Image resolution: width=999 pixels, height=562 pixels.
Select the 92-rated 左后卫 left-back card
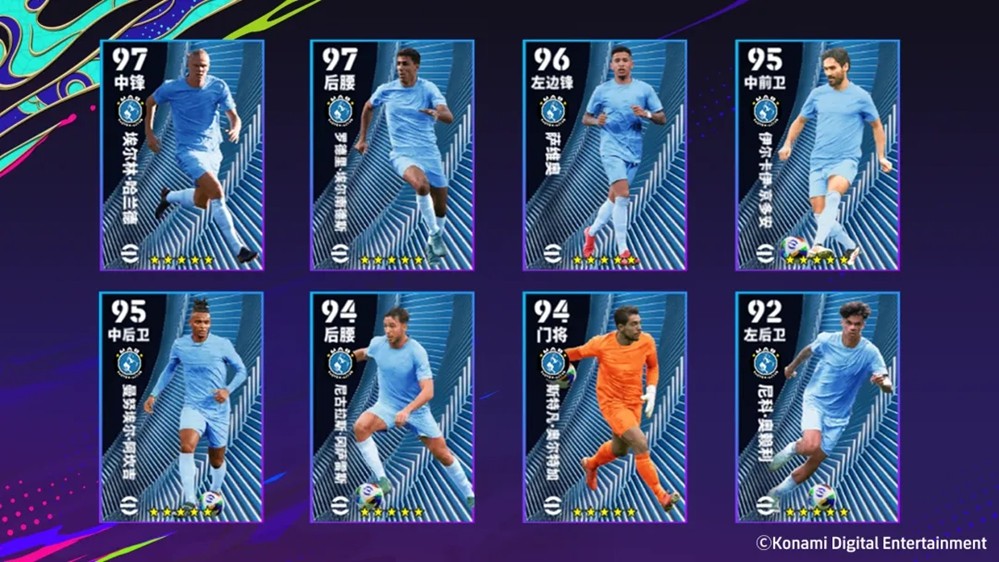click(817, 407)
